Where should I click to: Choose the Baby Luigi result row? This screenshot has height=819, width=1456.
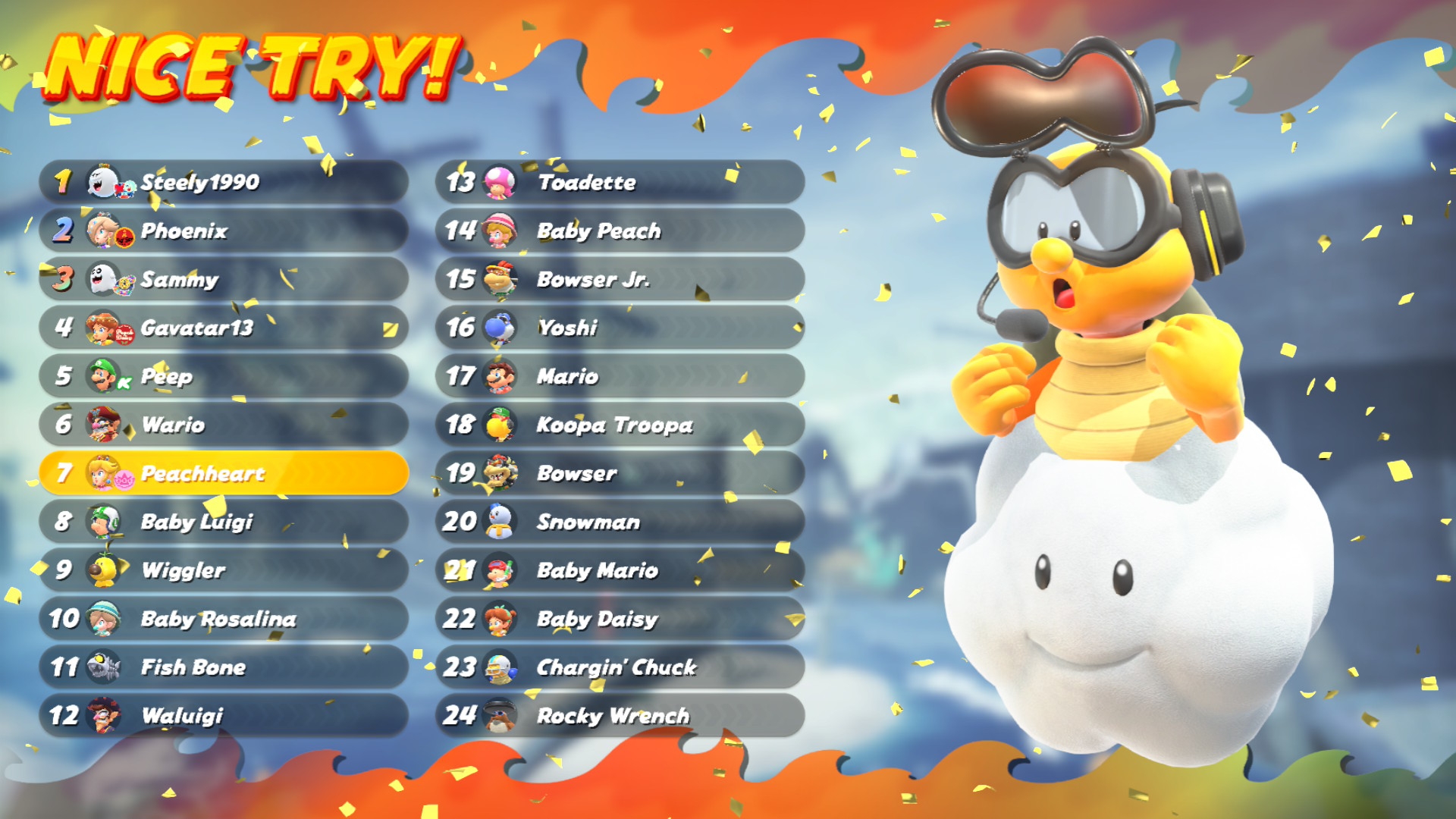tap(224, 522)
